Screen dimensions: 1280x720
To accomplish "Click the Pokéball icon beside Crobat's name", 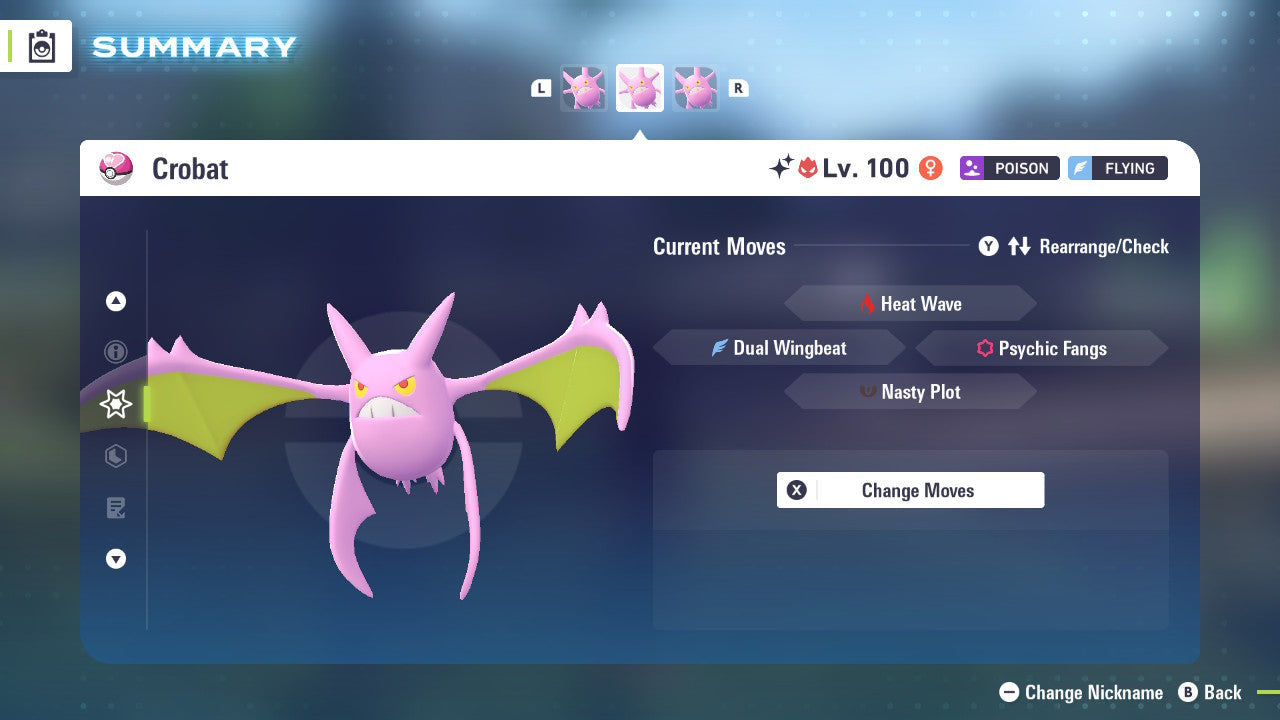I will click(x=116, y=168).
